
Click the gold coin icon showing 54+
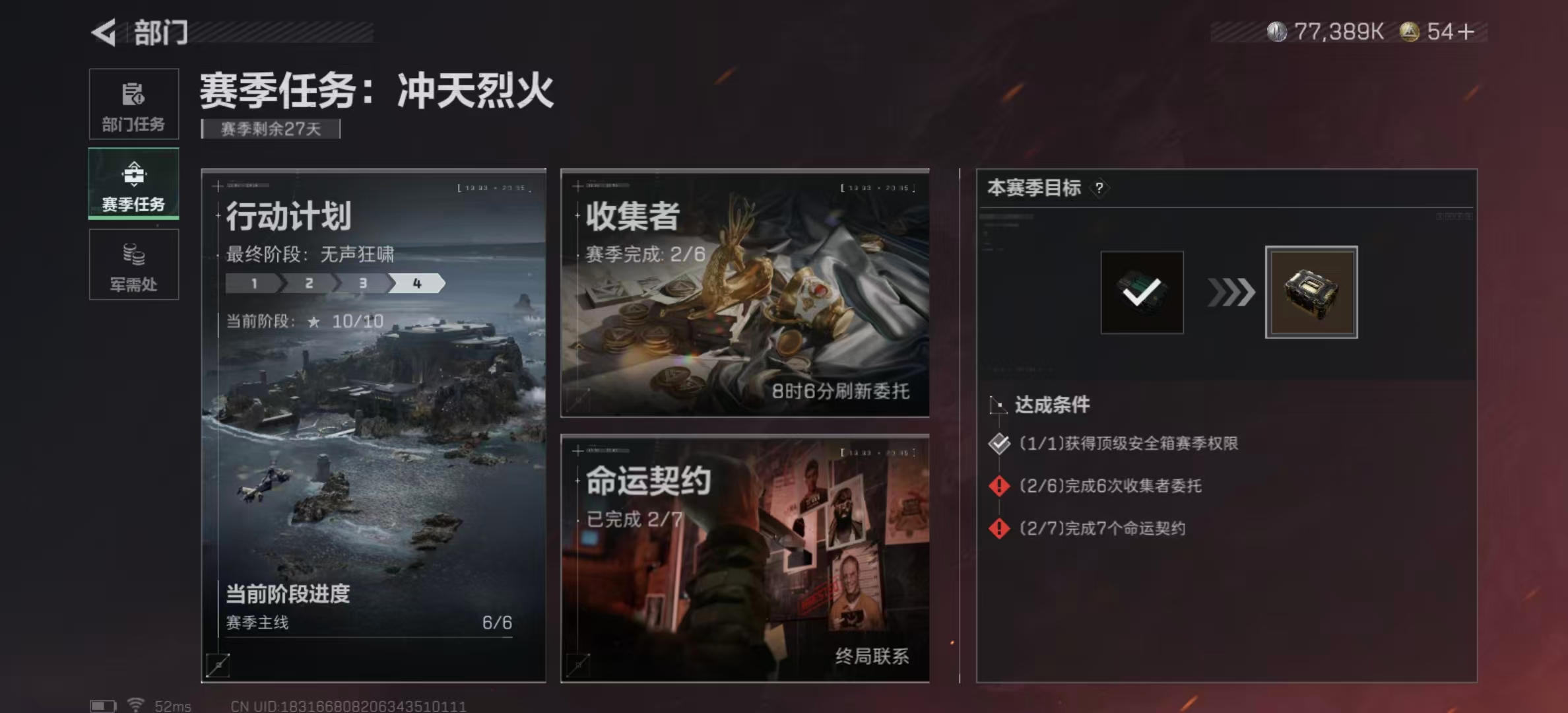click(1410, 30)
